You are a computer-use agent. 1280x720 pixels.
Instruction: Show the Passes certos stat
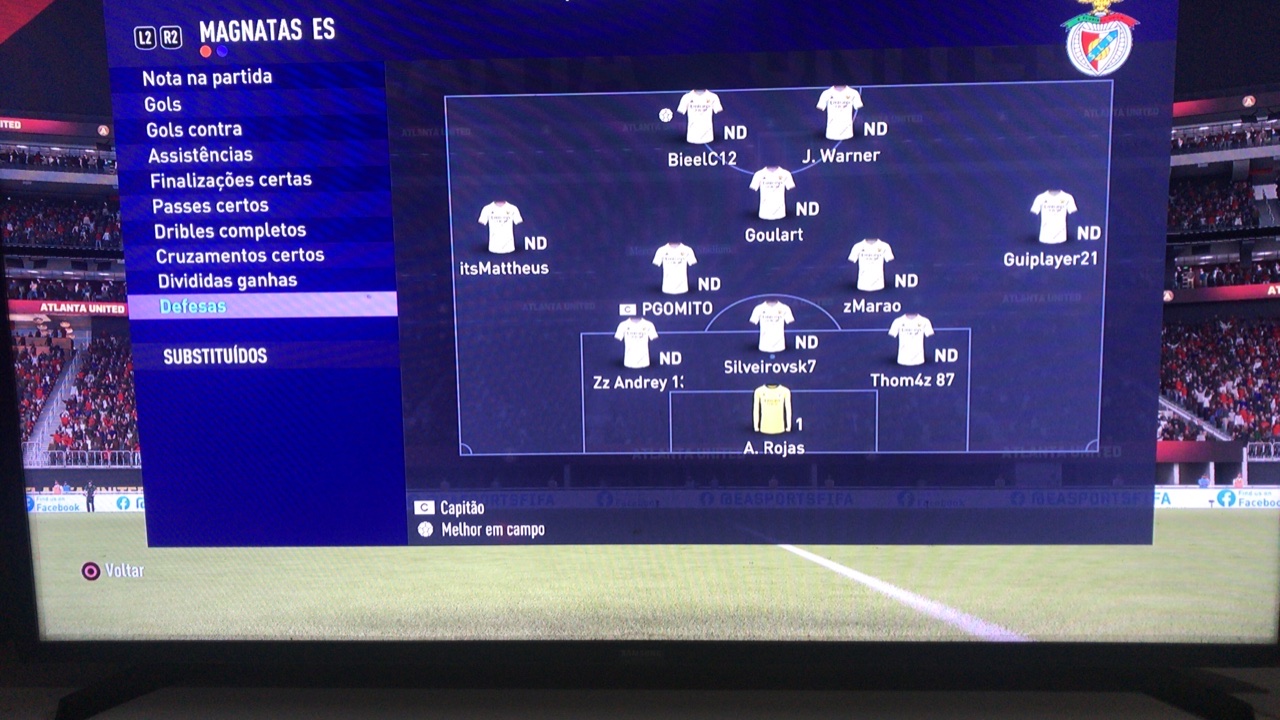pos(210,206)
